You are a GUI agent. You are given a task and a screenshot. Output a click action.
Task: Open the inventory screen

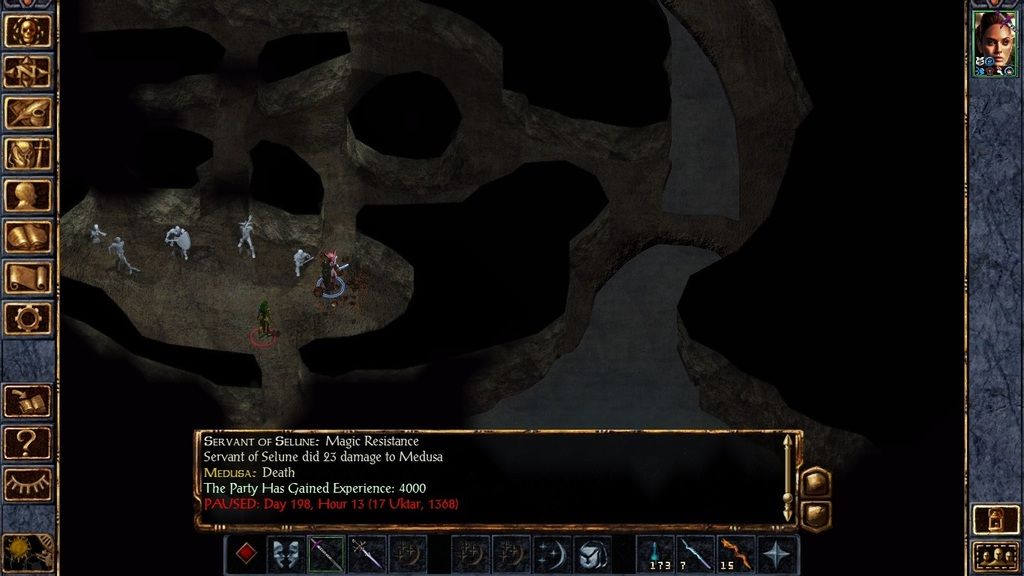point(28,153)
